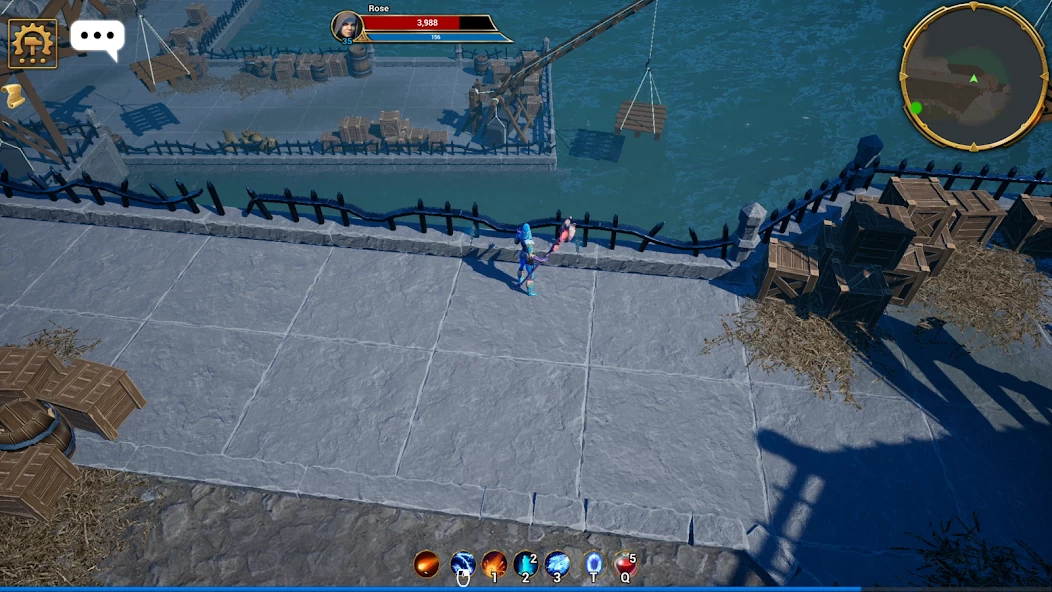Screen dimensions: 1052x592
Task: Activate the lightning bolt ability
Action: click(462, 564)
